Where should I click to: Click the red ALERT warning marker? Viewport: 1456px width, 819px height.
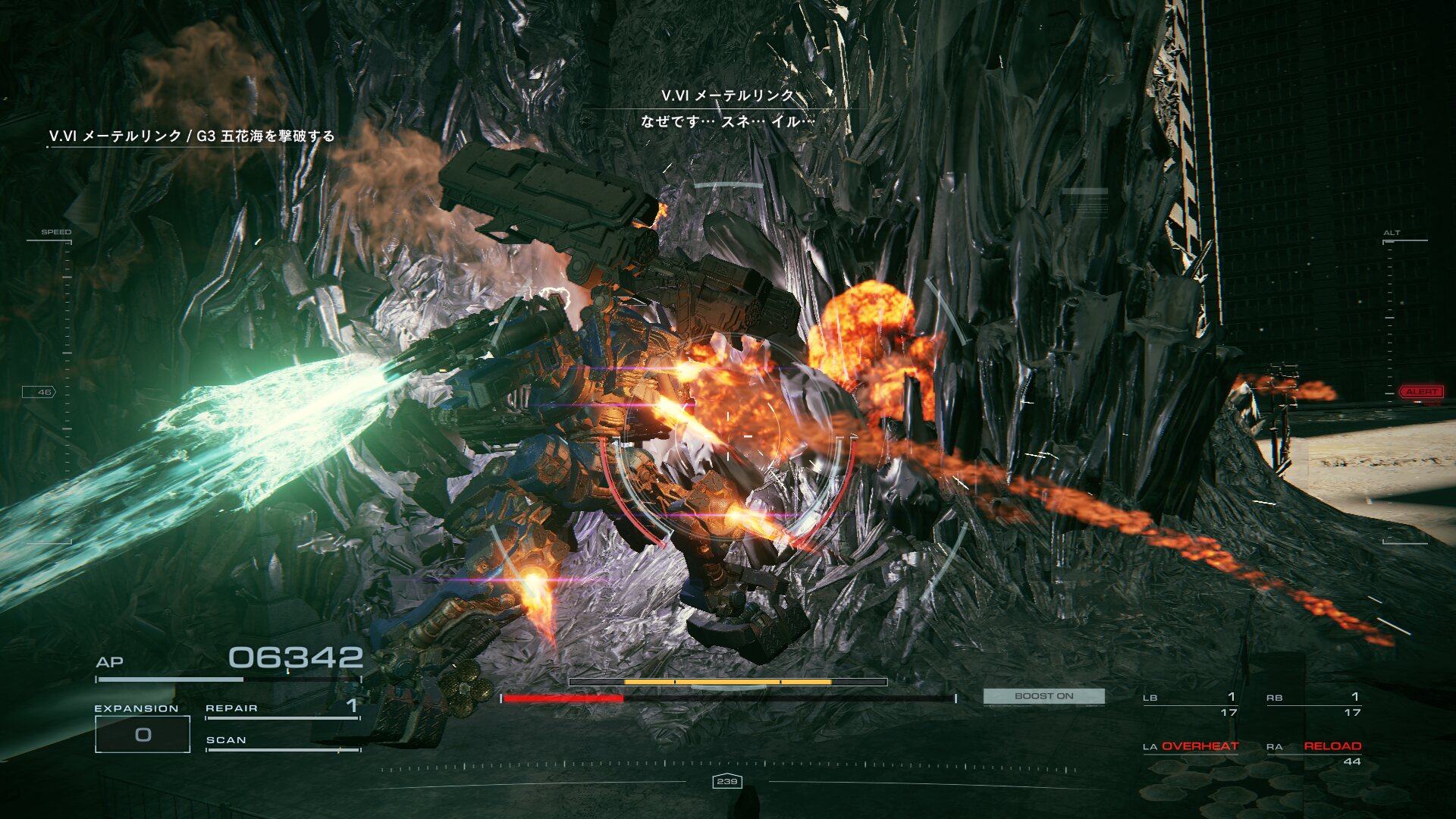click(1420, 392)
